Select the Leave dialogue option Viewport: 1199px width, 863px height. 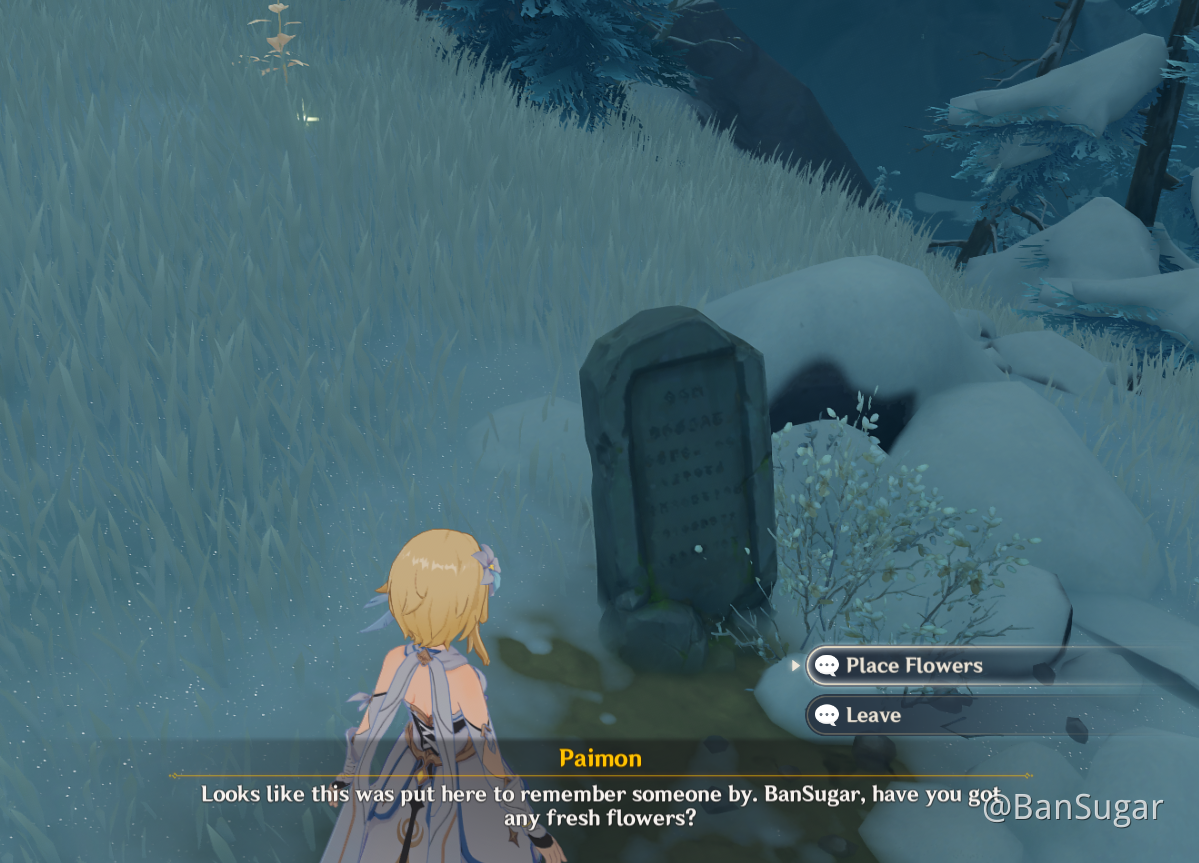(873, 716)
